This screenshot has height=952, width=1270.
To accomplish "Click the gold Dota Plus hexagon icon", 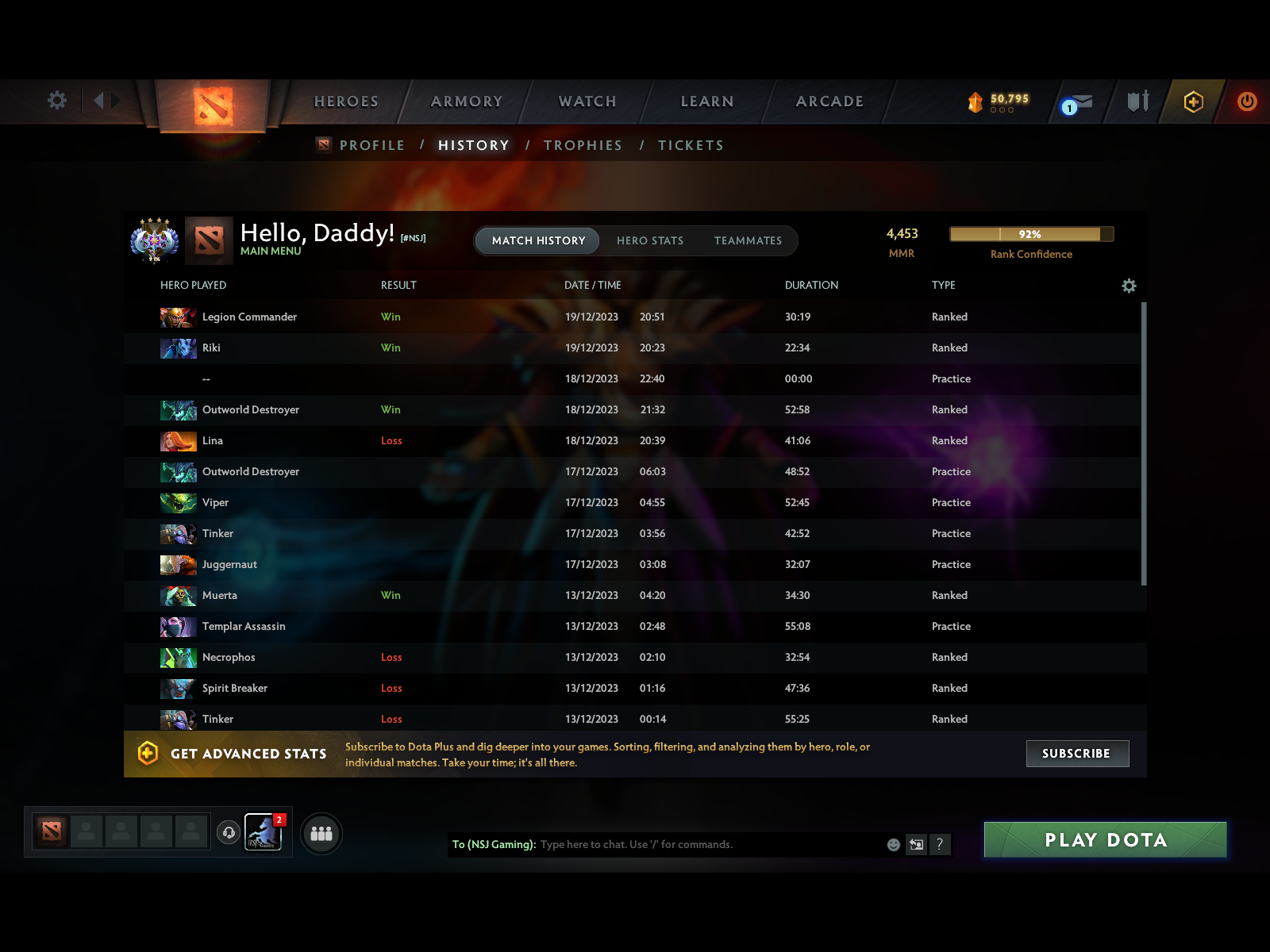I will pyautogui.click(x=1191, y=102).
